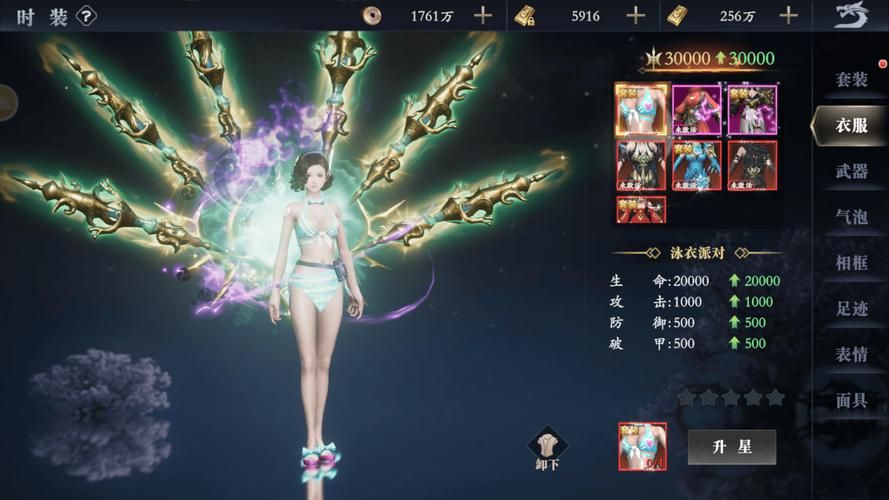
Task: Select the blue swimsuit outfit thumbnail in grid
Action: coord(639,108)
